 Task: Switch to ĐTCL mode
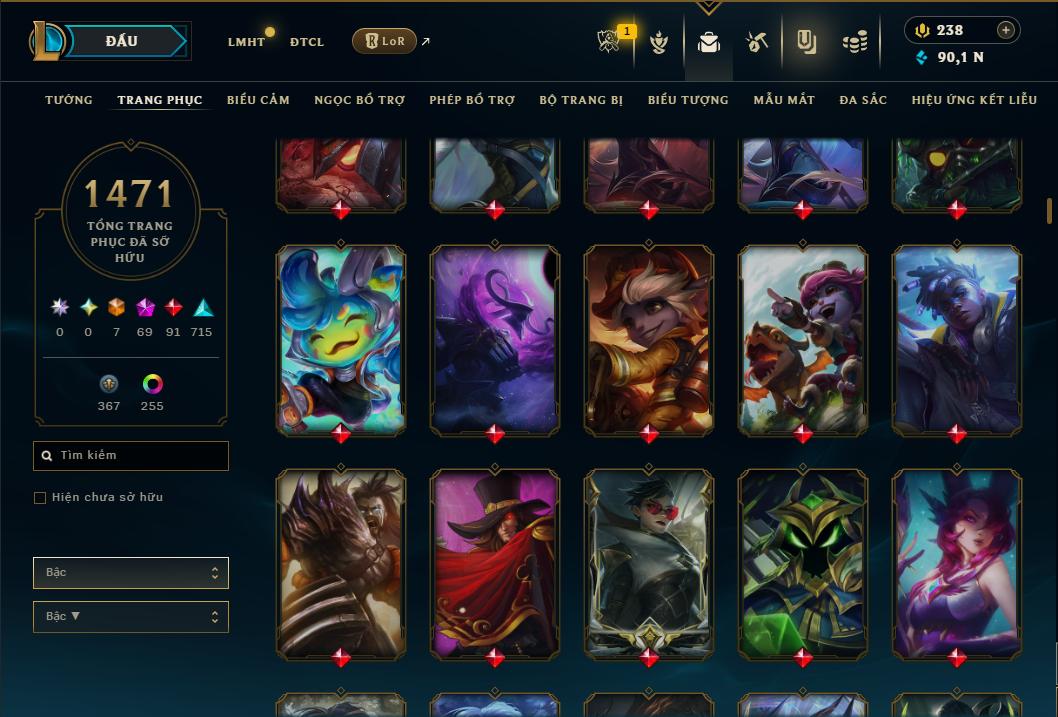307,42
